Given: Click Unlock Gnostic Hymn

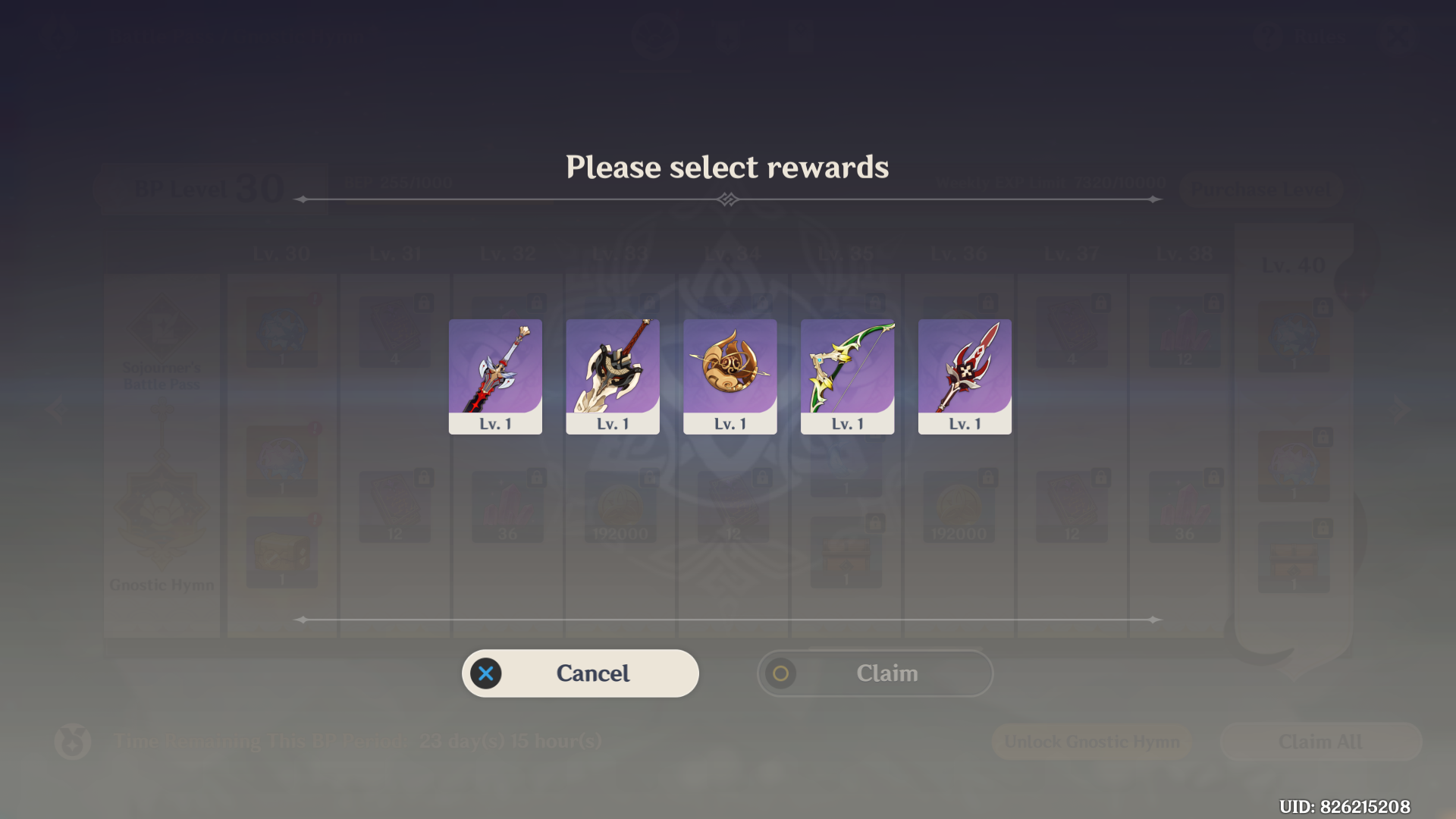Looking at the screenshot, I should [x=1092, y=742].
